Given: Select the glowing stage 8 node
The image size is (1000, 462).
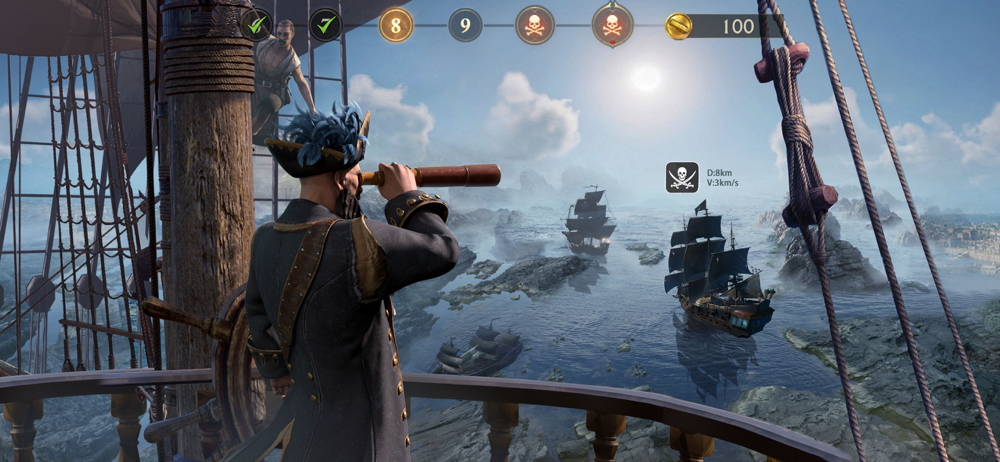Looking at the screenshot, I should [396, 25].
